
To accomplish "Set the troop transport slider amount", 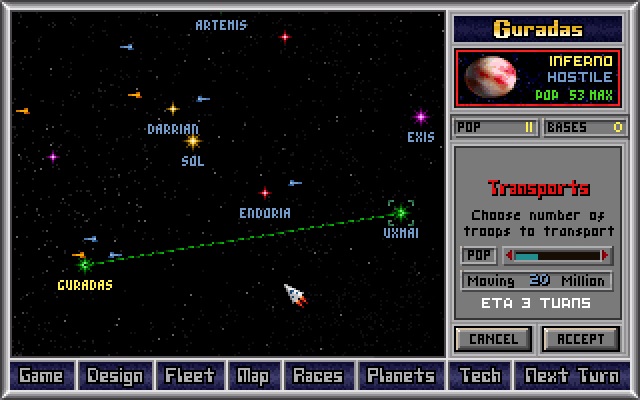I will (558, 255).
